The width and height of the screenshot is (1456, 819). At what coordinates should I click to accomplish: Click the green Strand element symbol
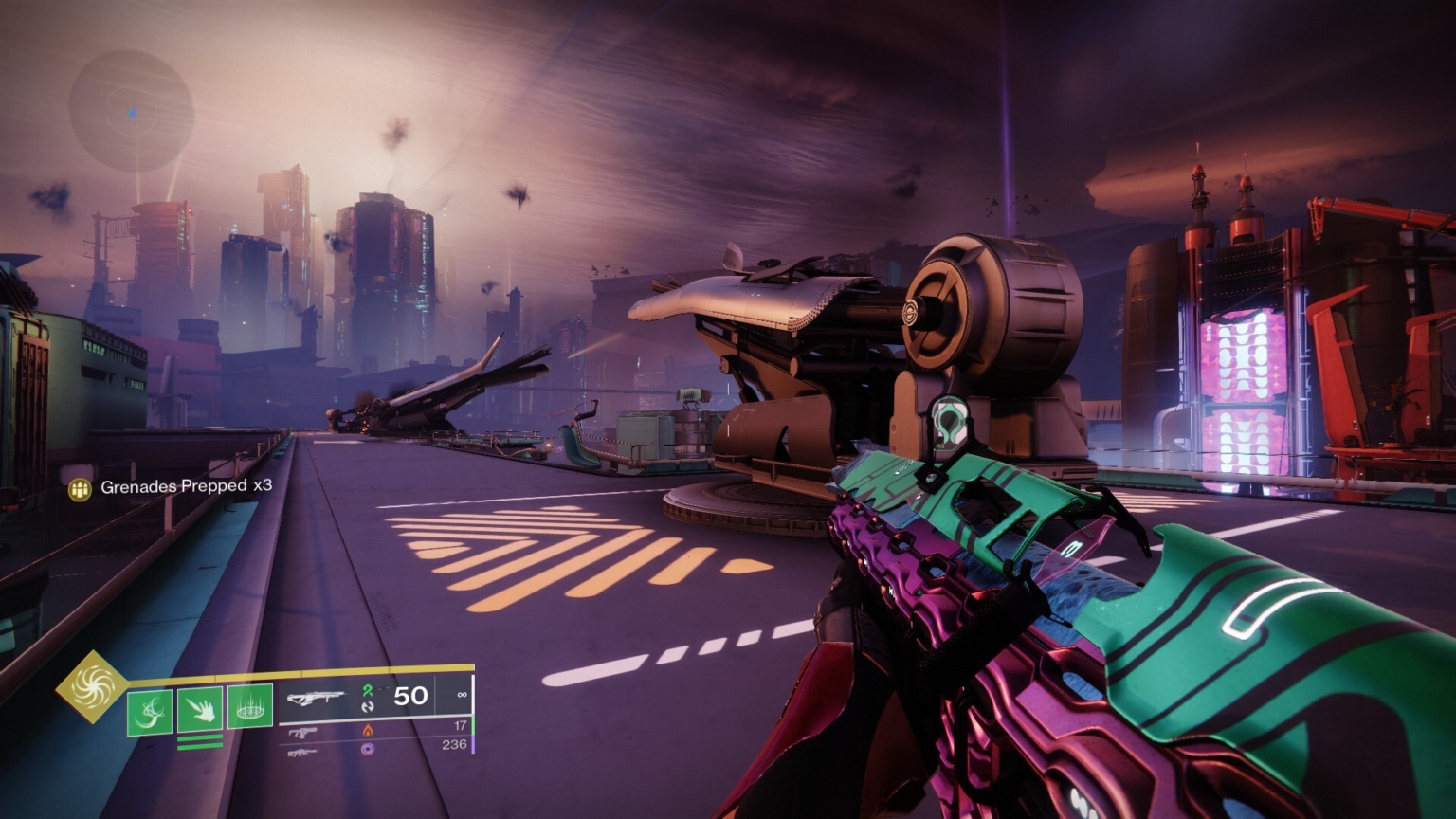click(x=369, y=690)
